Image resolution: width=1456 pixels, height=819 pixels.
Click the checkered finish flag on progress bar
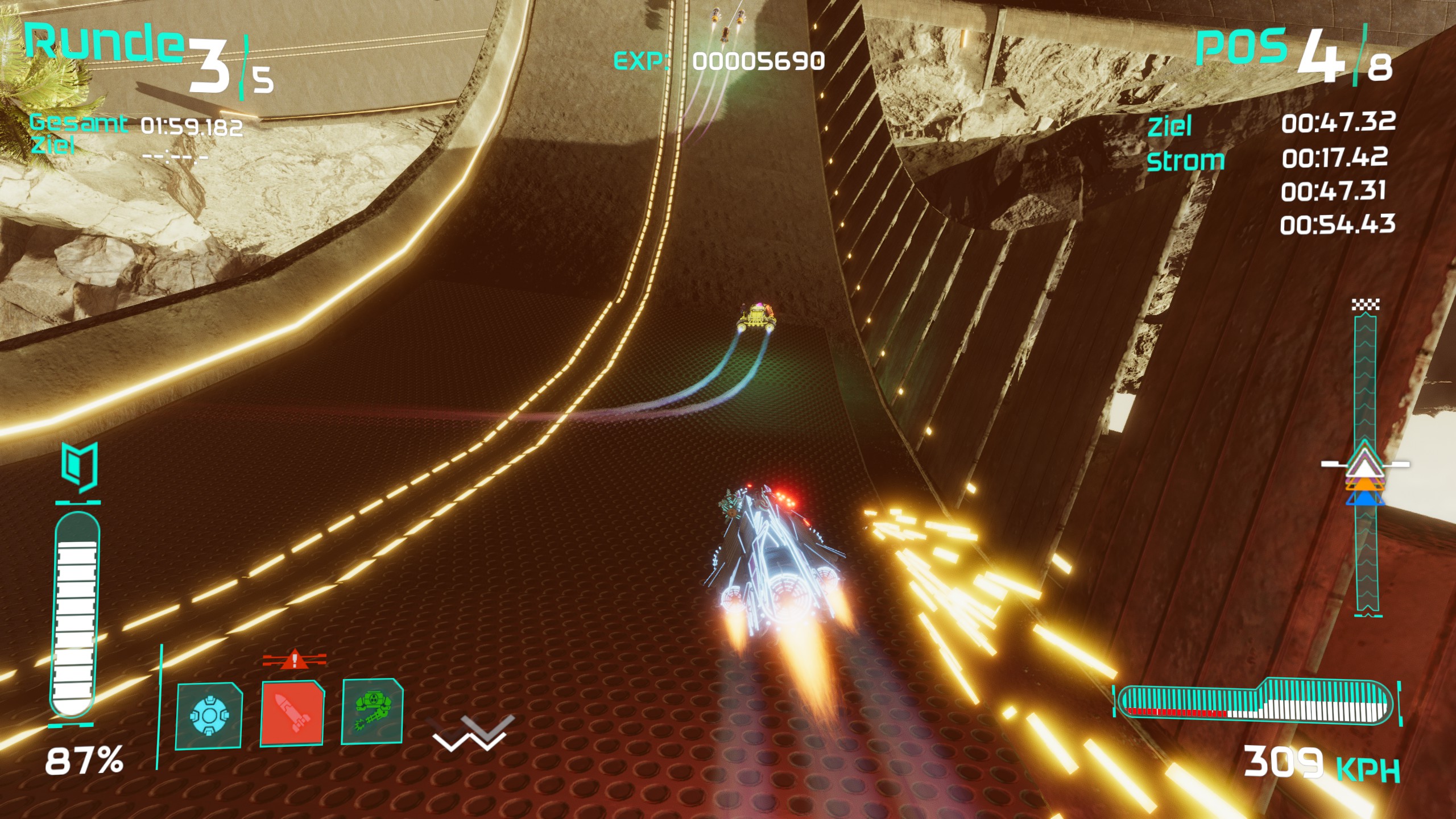tap(1366, 305)
